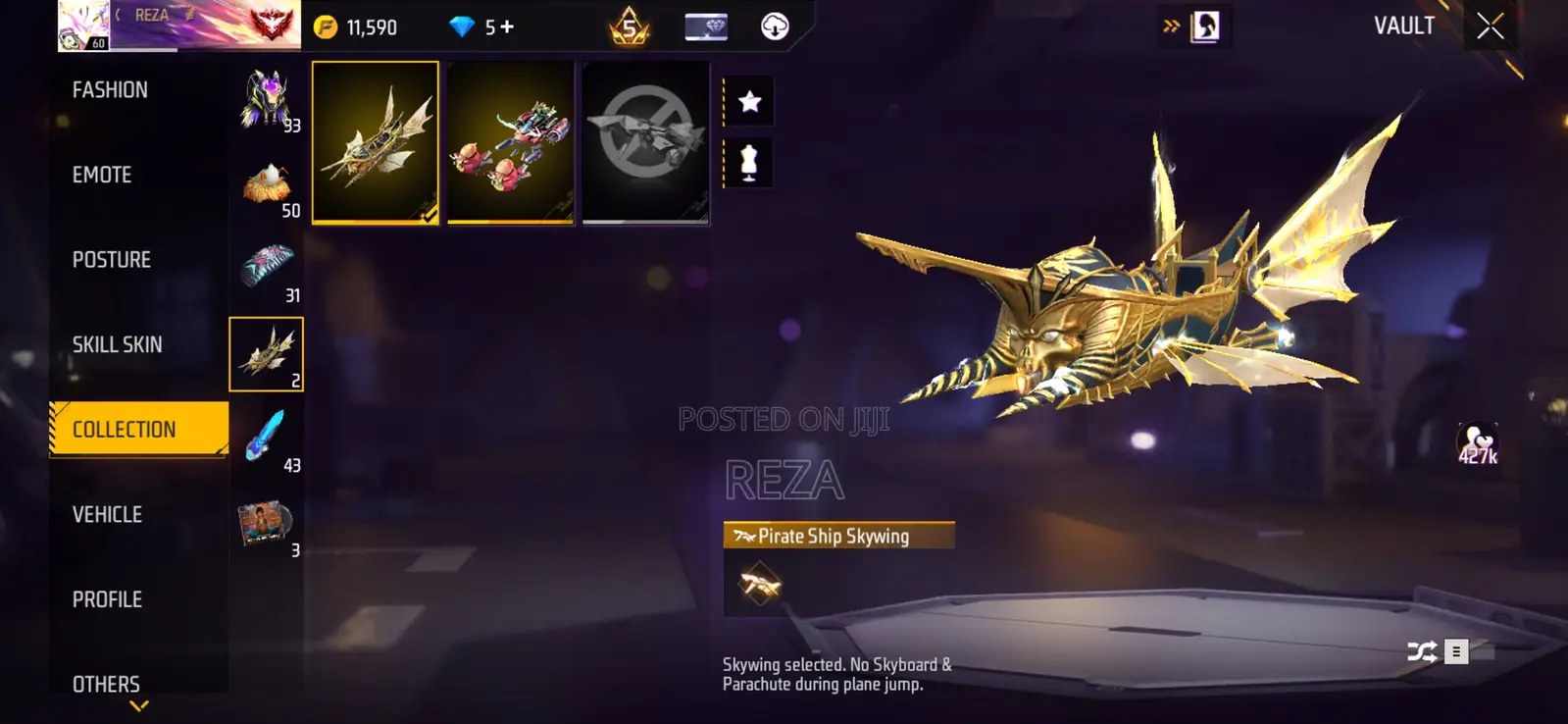Toggle the mannequin preview icon
Viewport: 1568px width, 724px height.
[748, 165]
